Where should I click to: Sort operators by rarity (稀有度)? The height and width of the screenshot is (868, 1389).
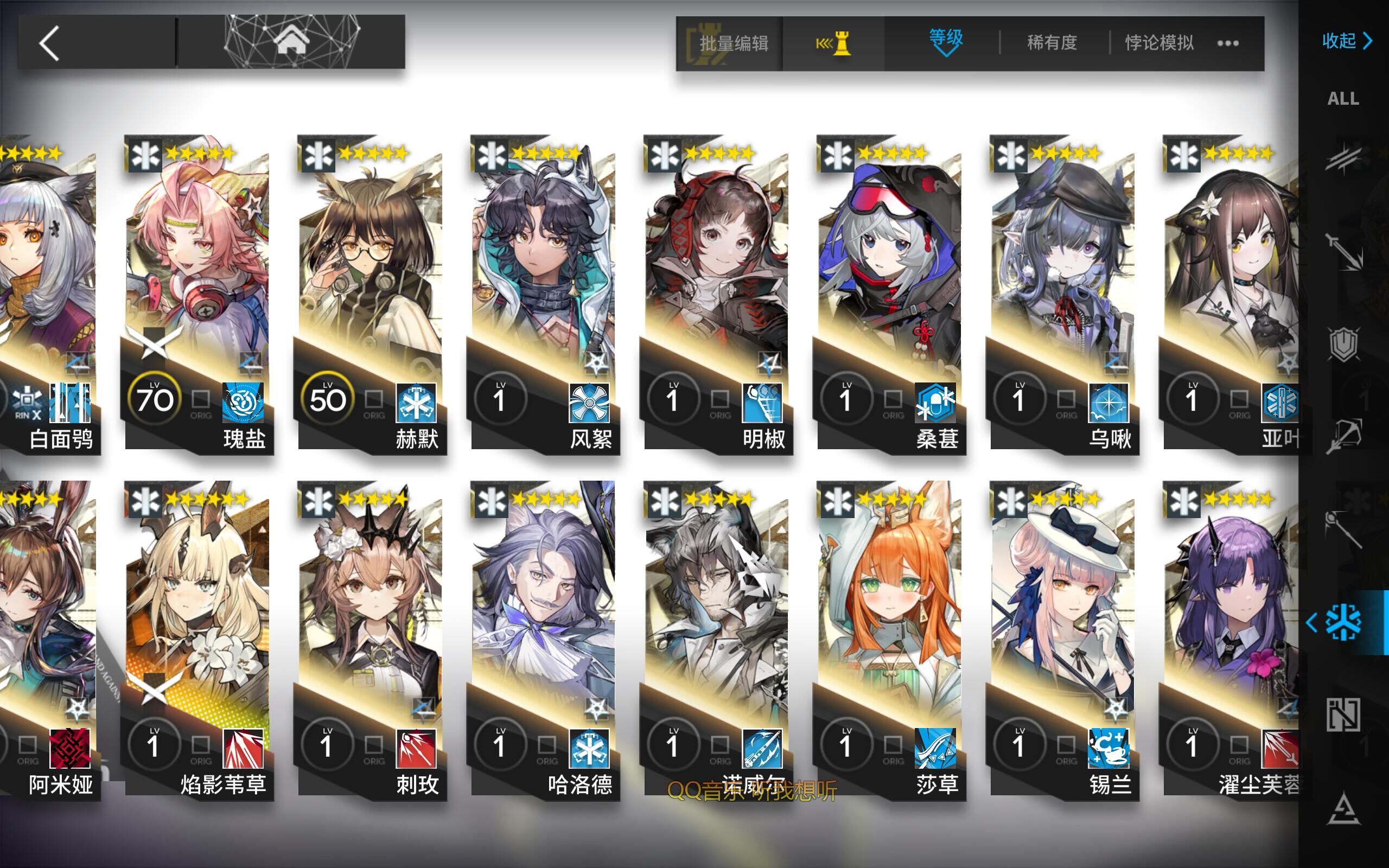(1052, 43)
